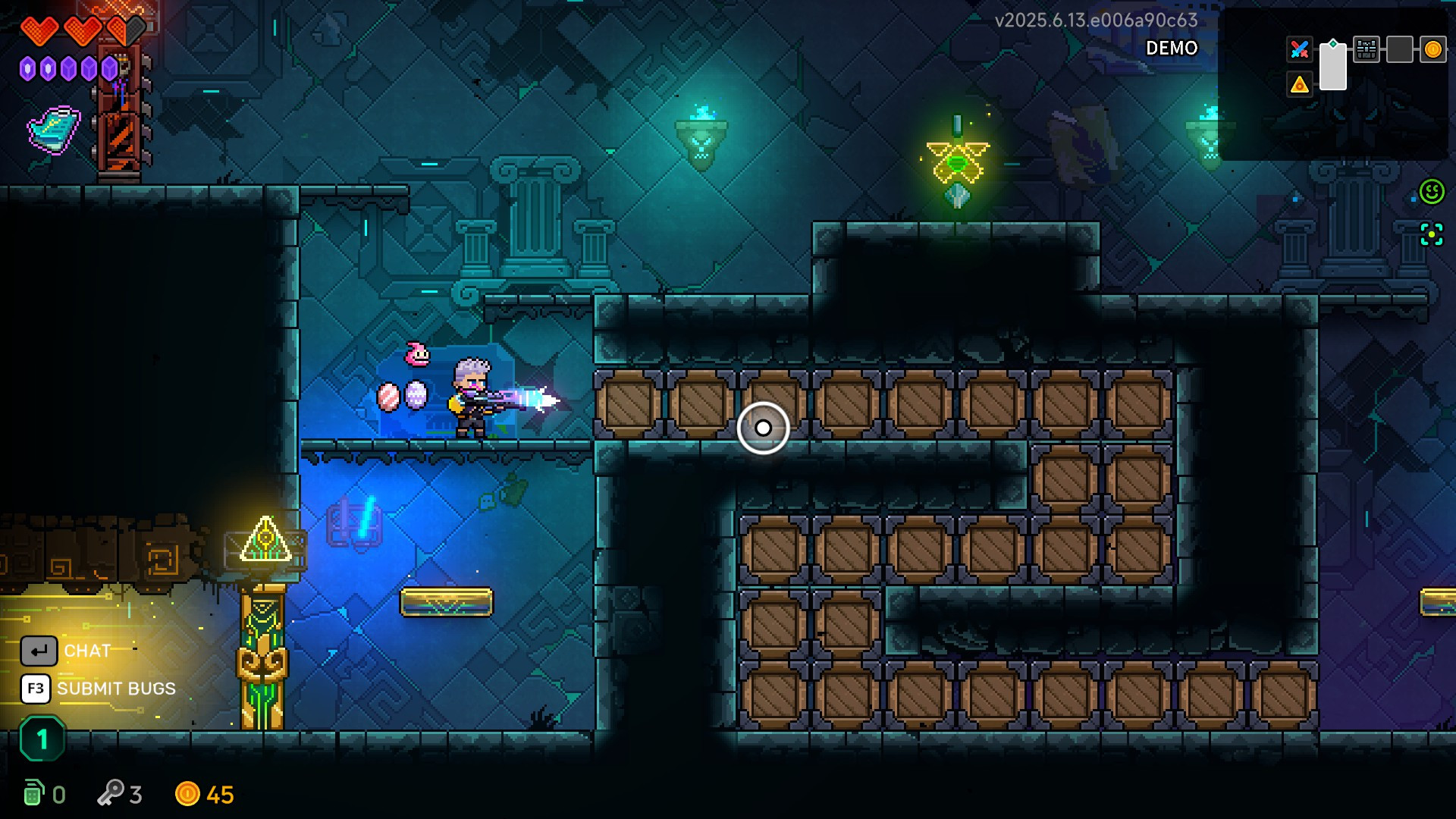1456x819 pixels.
Task: Click the green octagon number 1 badge
Action: point(42,739)
